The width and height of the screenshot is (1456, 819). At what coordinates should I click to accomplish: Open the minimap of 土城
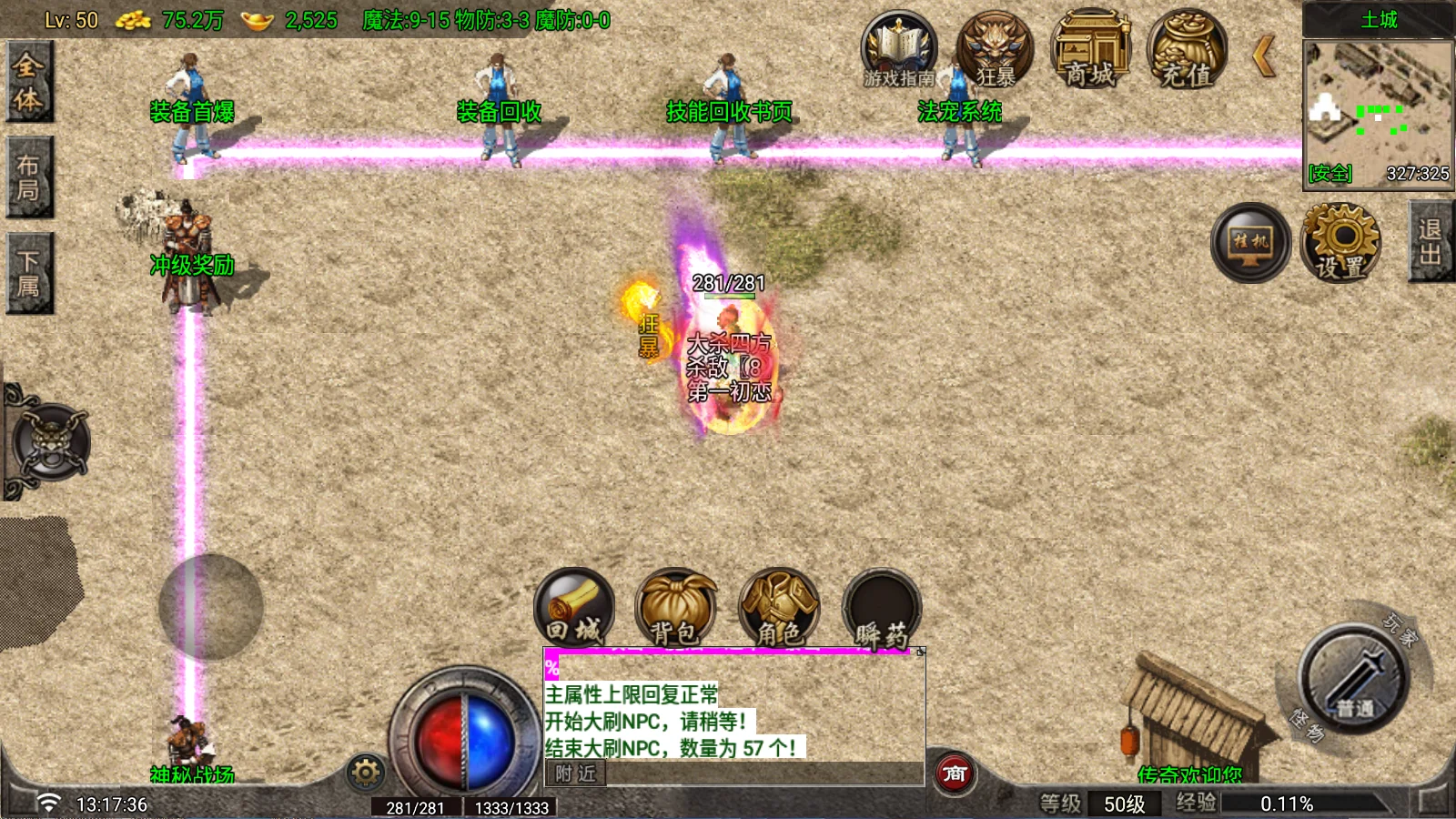point(1378,114)
